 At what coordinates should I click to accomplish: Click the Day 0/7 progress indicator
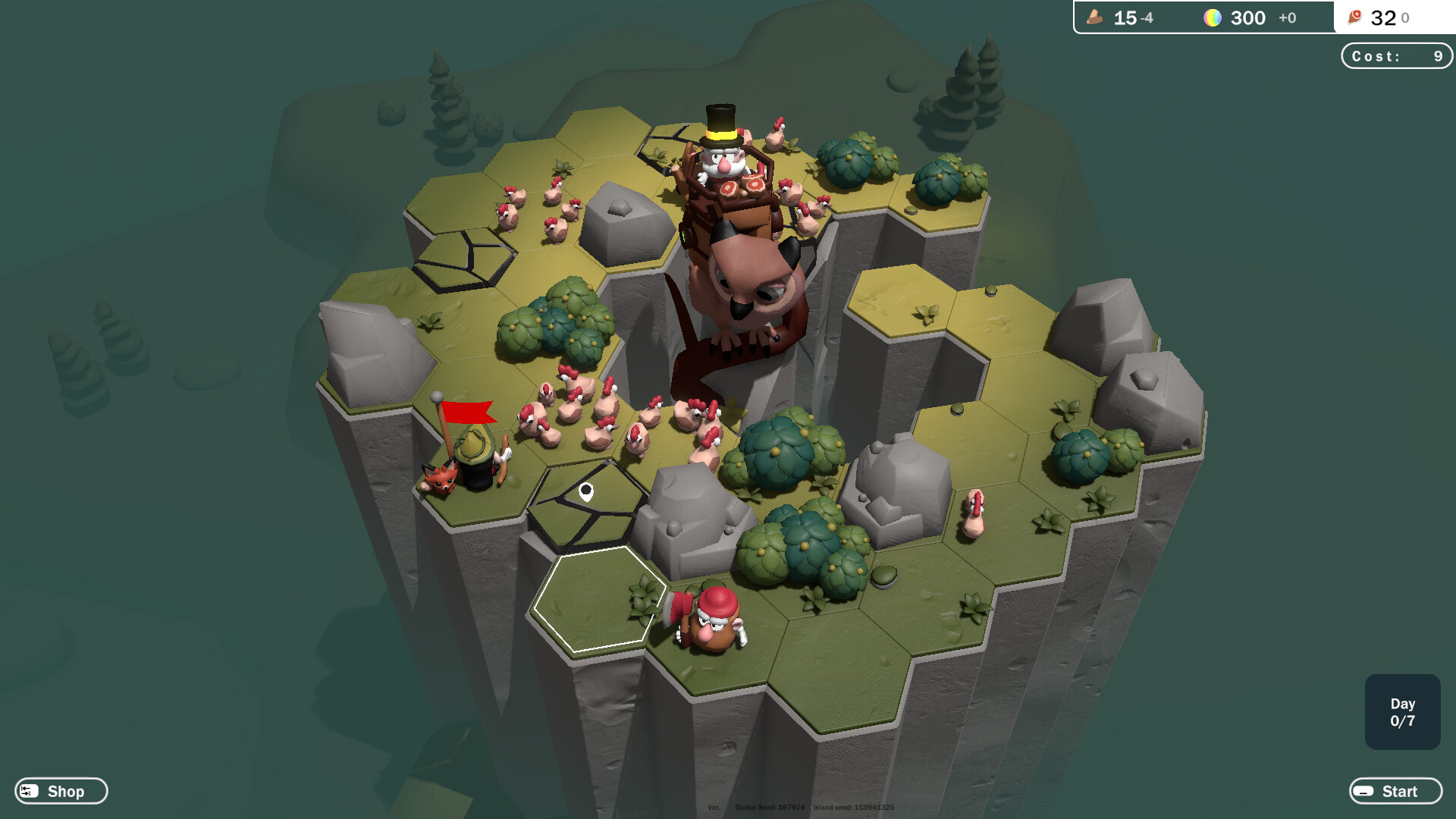click(1402, 713)
